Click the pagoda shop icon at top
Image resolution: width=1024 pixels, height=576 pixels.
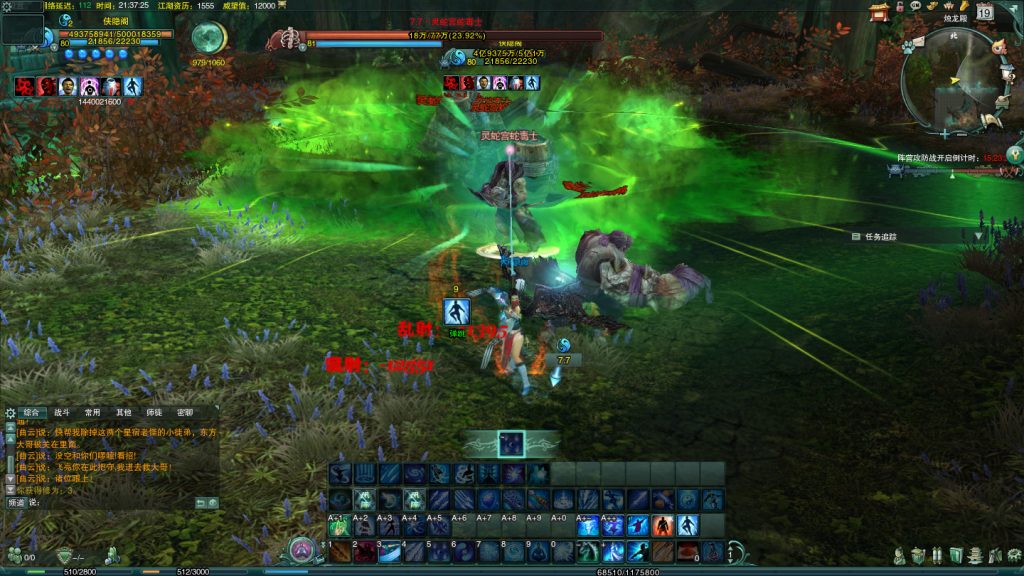[x=880, y=12]
